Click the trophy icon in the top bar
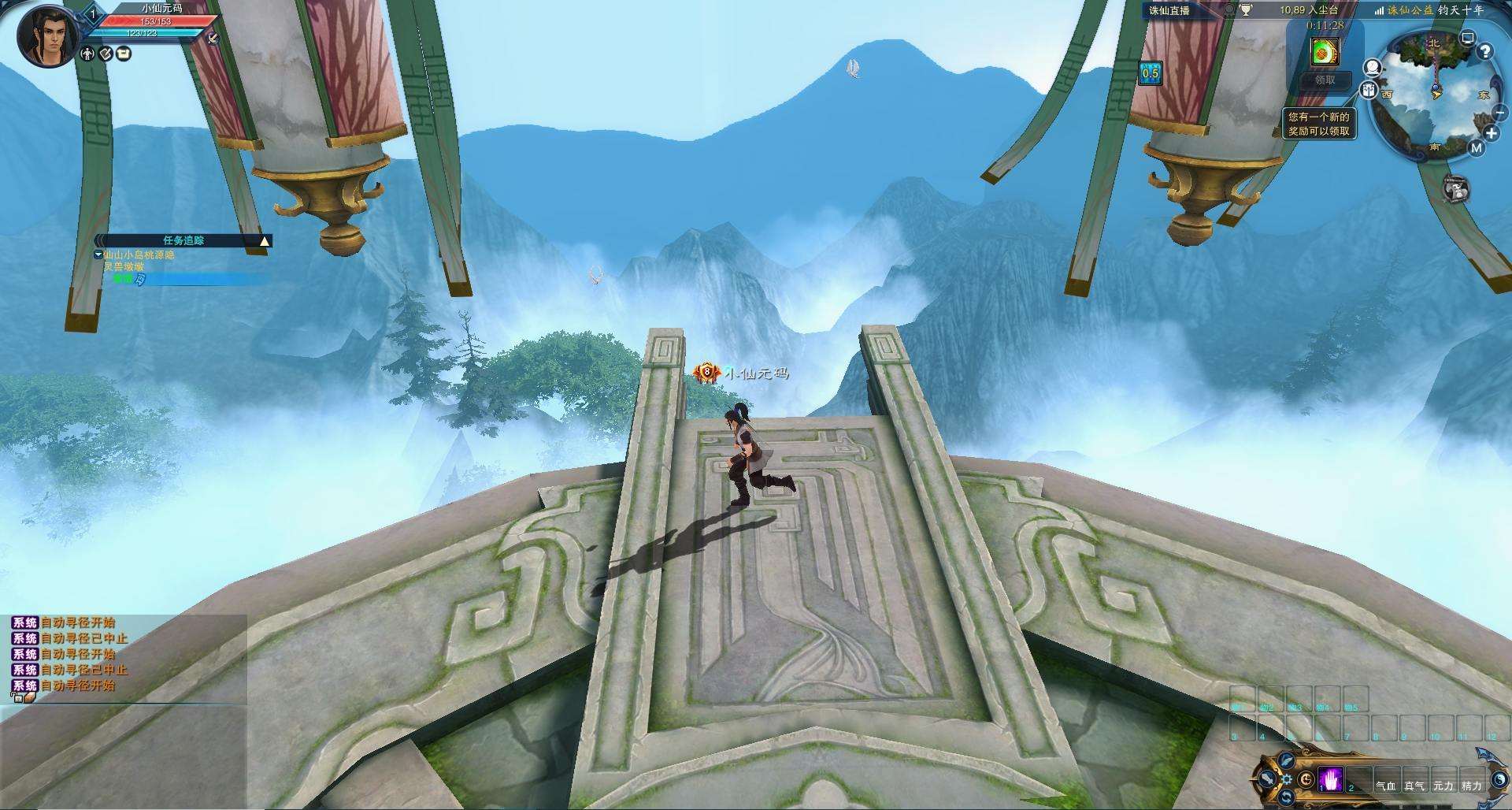The image size is (1512, 810). pos(1246,10)
